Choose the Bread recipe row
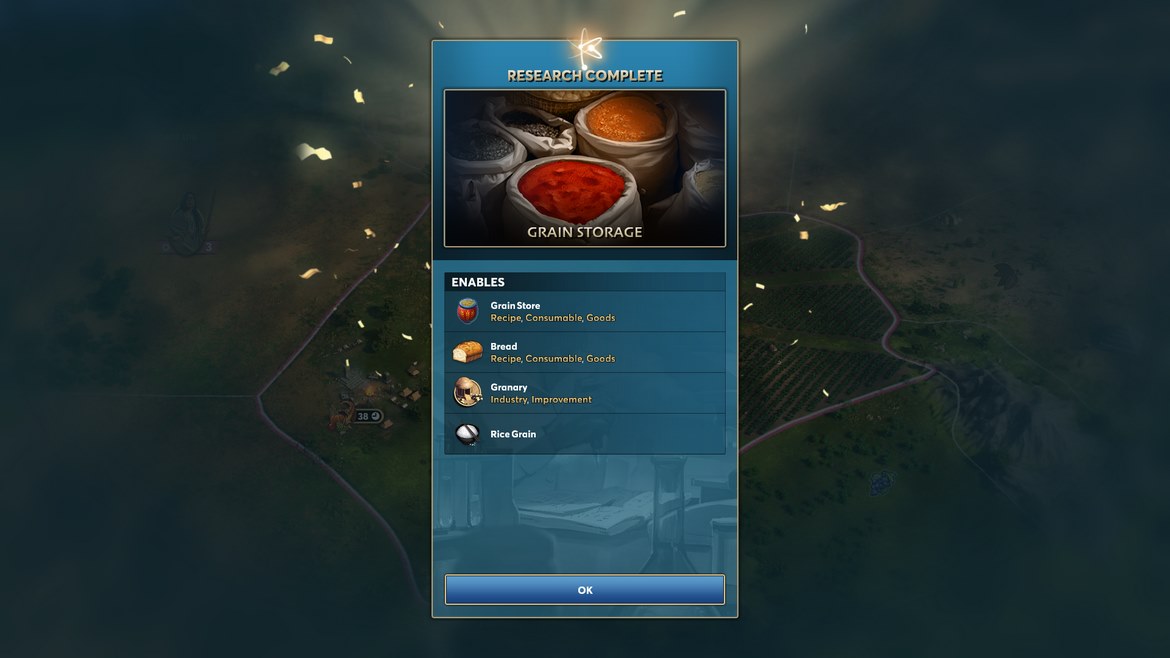Viewport: 1170px width, 658px height. click(585, 352)
